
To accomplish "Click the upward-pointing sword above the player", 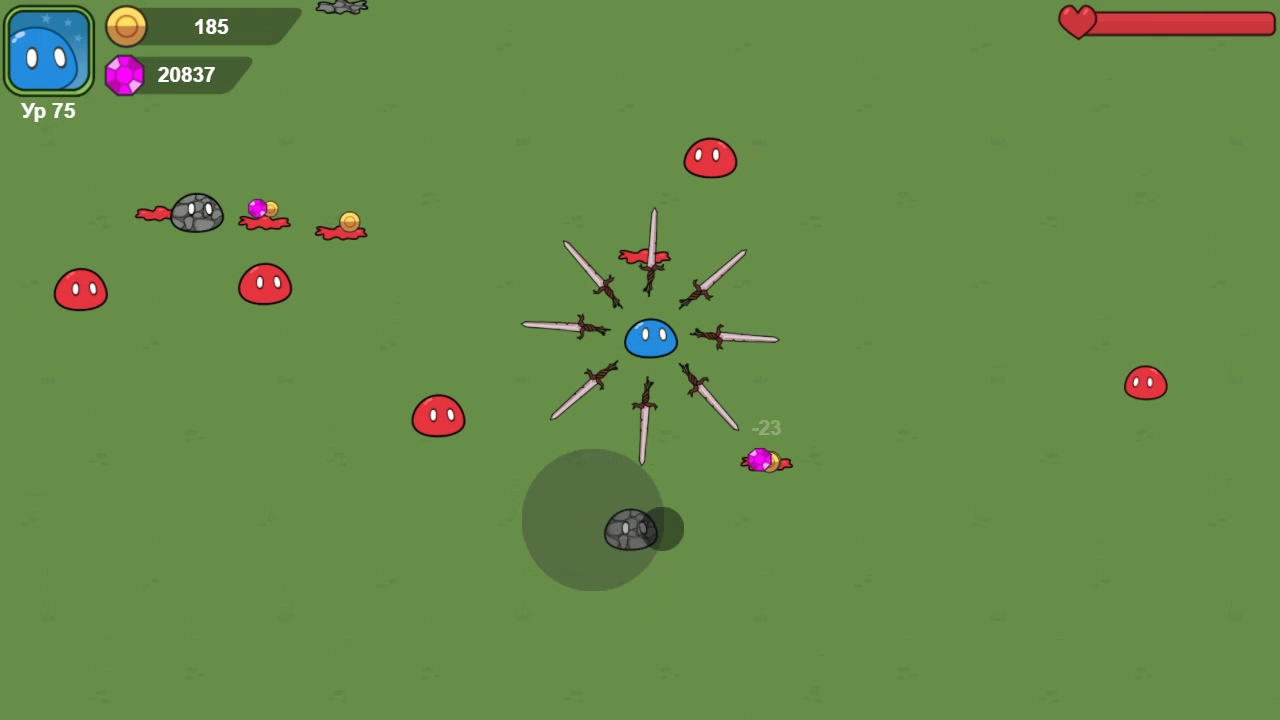I will coord(652,245).
